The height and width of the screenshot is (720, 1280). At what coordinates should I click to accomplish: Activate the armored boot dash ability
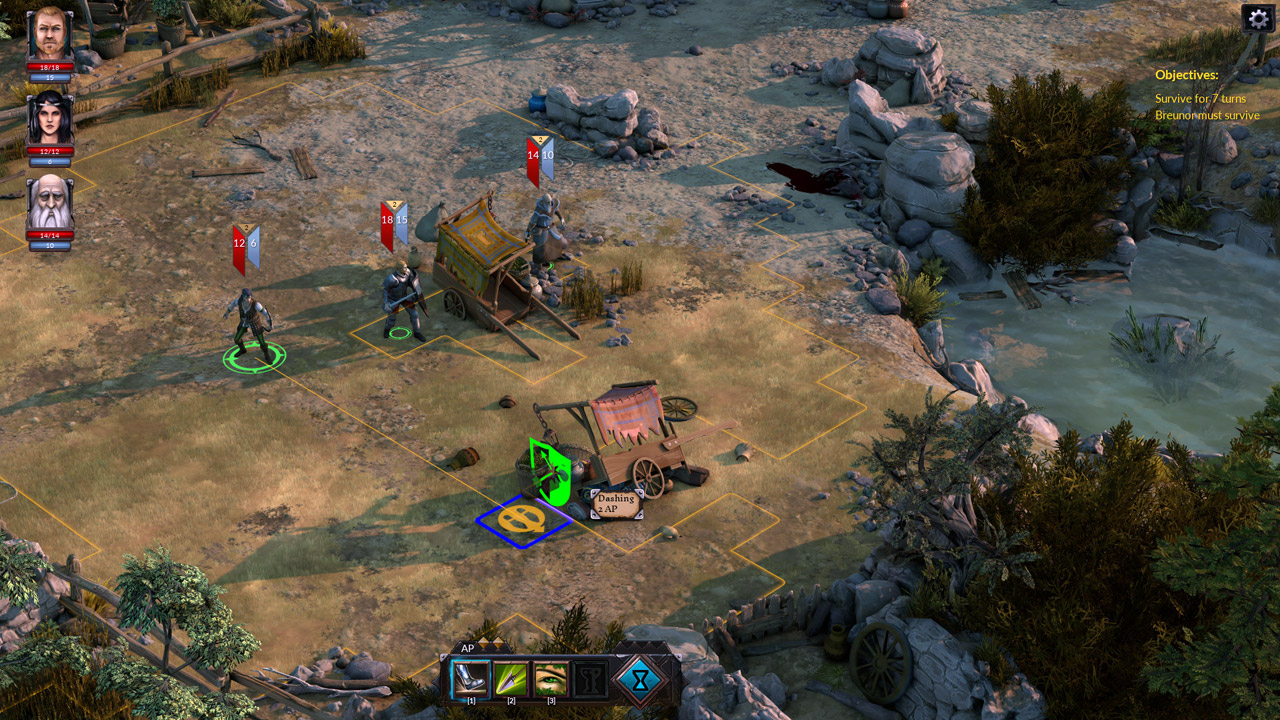click(470, 679)
